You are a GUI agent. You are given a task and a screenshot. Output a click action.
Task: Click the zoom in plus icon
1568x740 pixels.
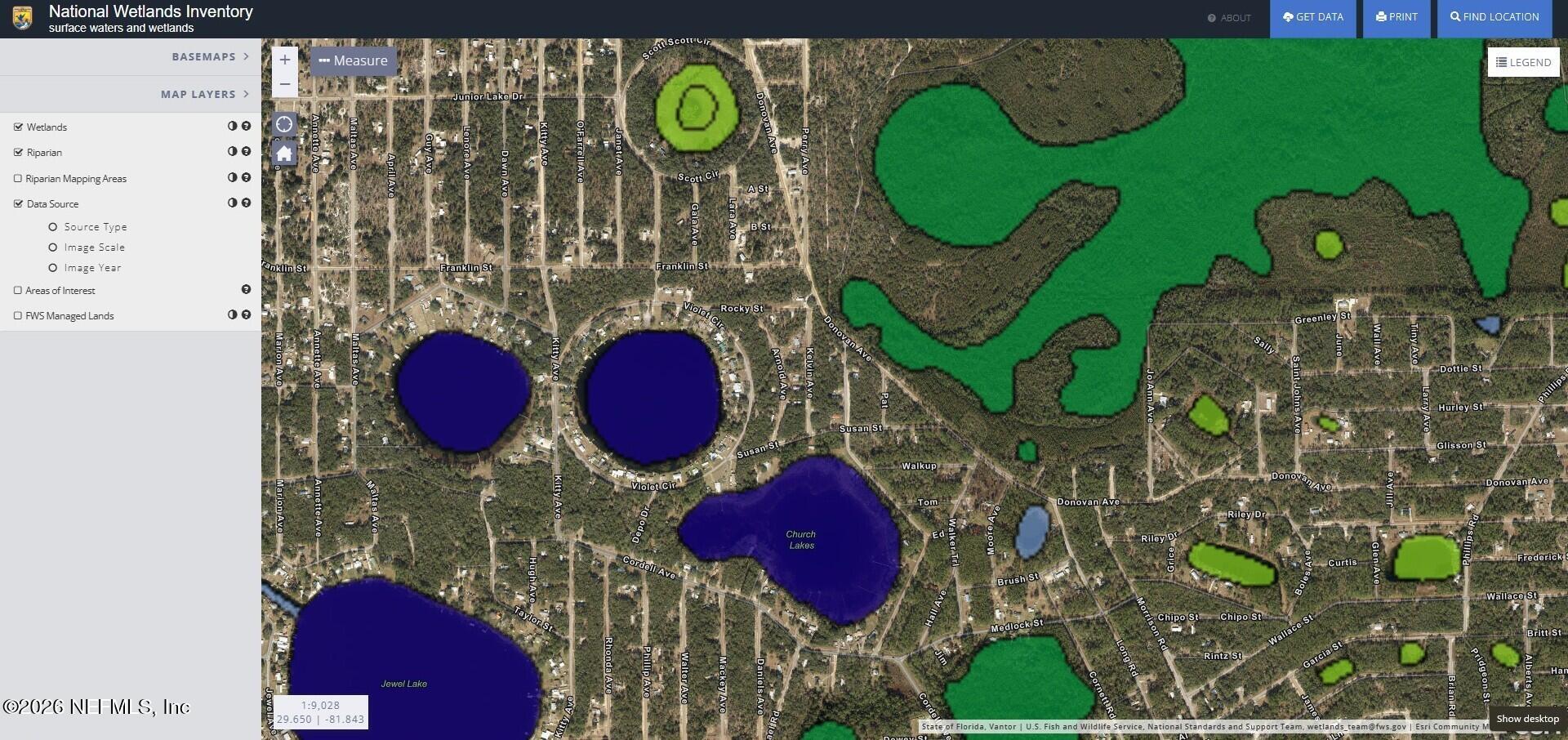(284, 59)
